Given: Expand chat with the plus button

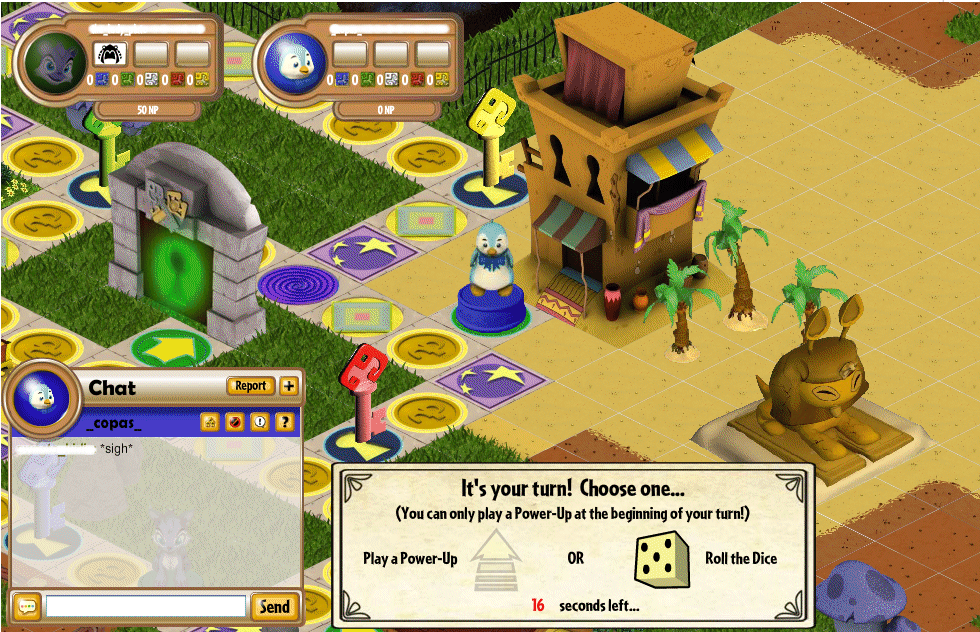Looking at the screenshot, I should (x=290, y=386).
